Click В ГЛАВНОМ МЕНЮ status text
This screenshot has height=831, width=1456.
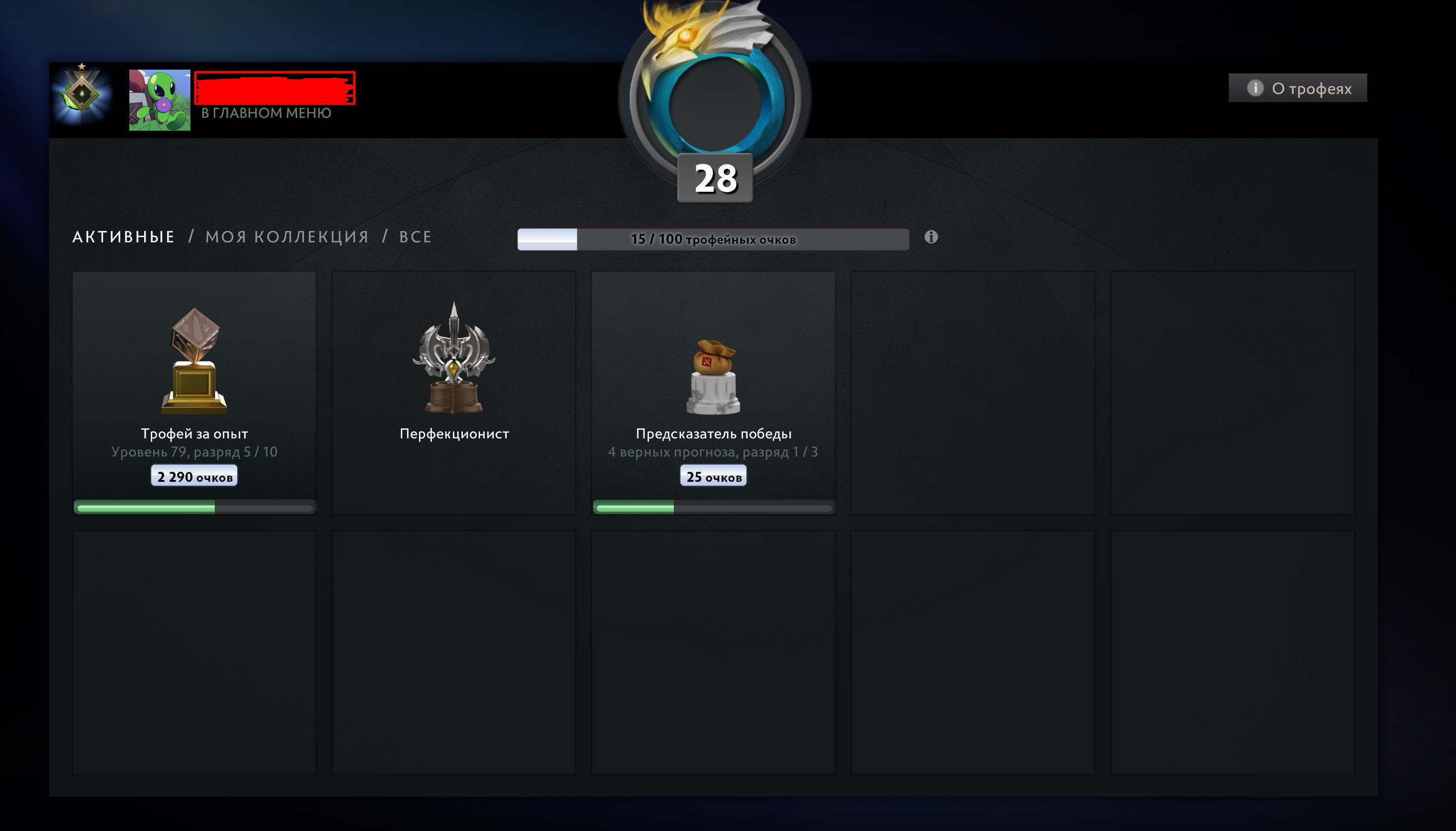tap(264, 113)
